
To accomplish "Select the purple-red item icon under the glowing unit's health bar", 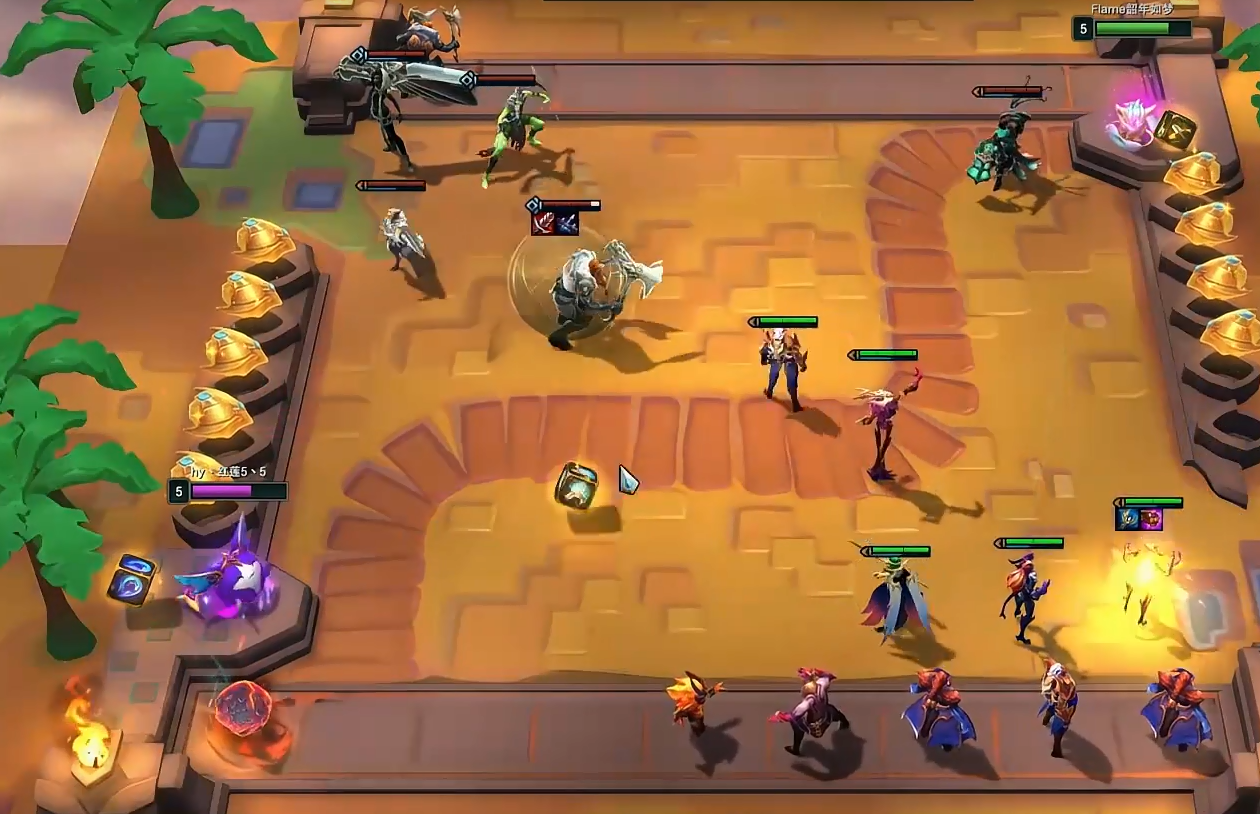I will click(x=1151, y=519).
